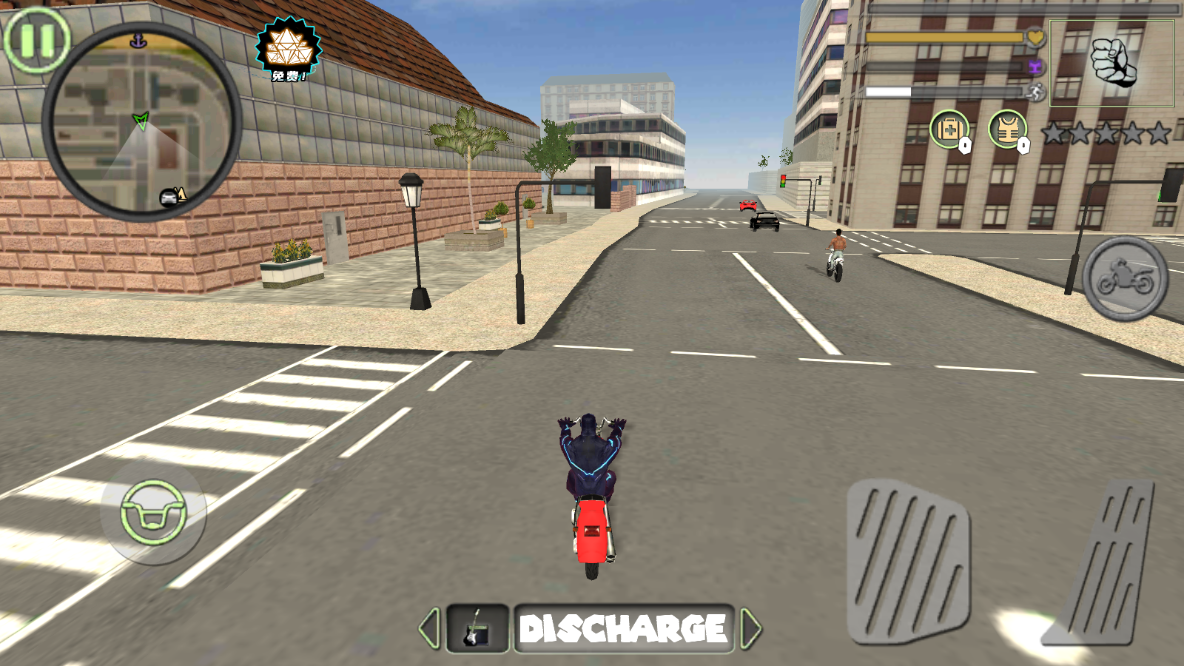Tap the motorcycle exit button

tap(1125, 279)
